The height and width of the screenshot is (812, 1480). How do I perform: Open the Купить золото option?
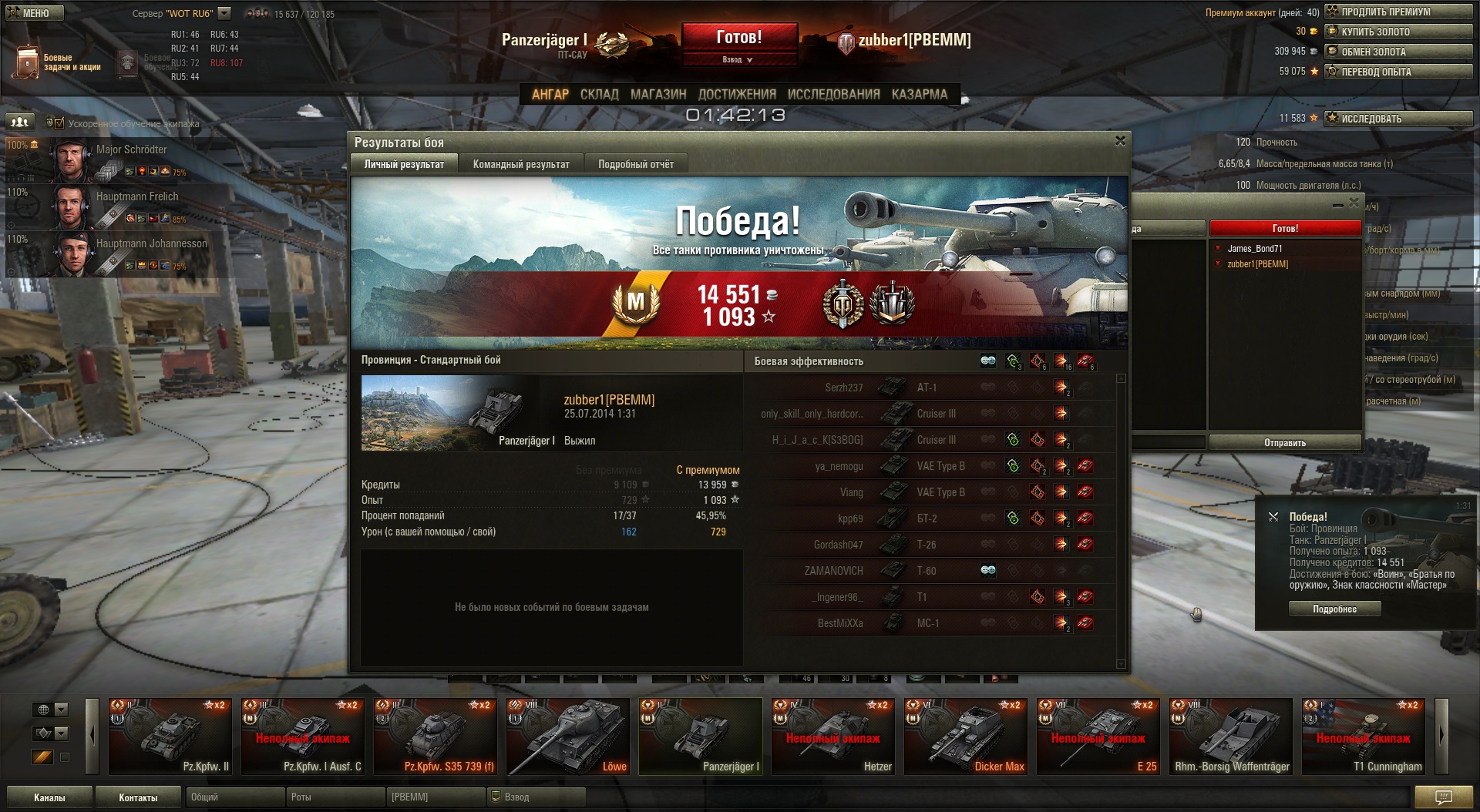tap(1398, 32)
